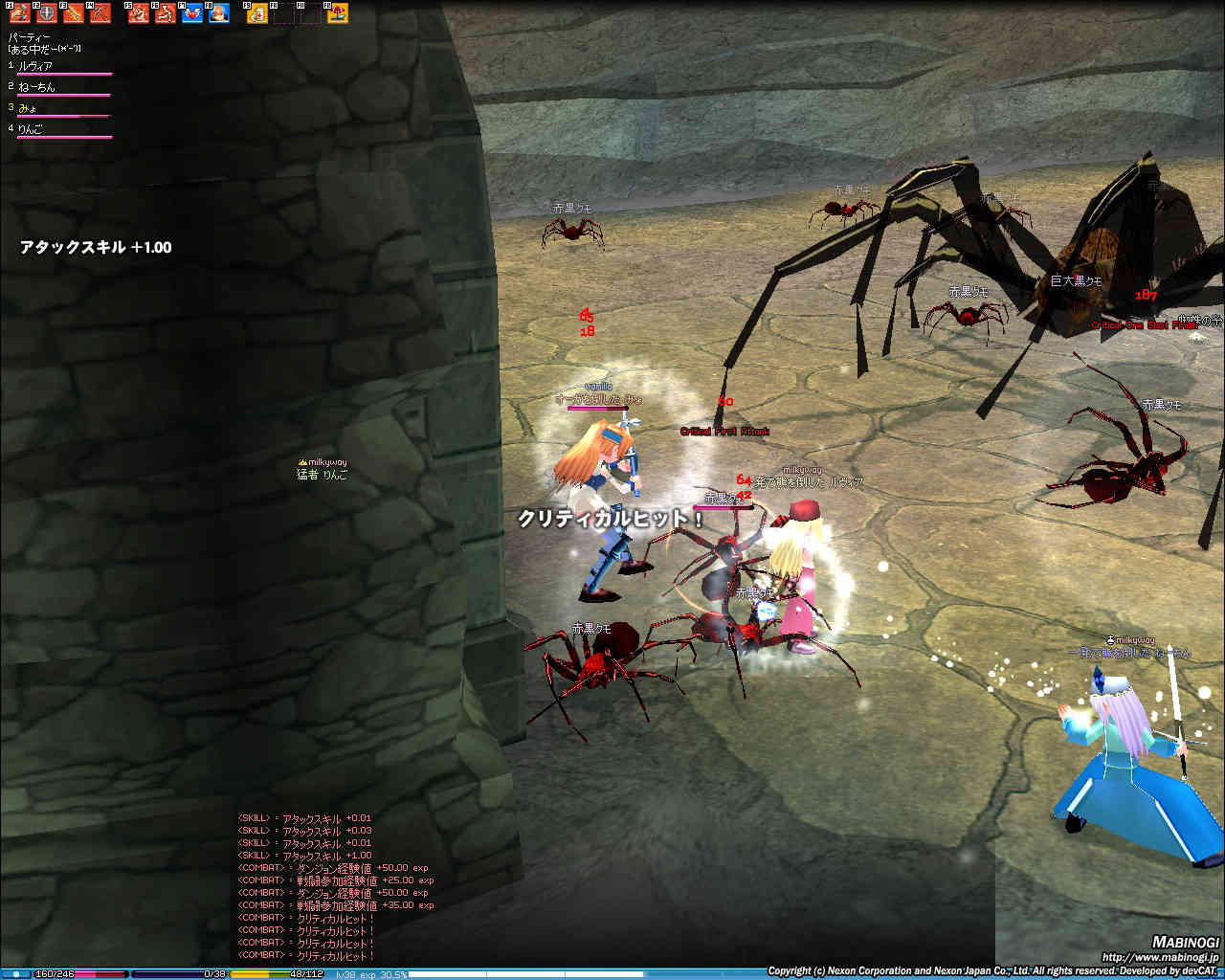This screenshot has height=980, width=1225.
Task: Select party member ルヴィア
Action: pyautogui.click(x=35, y=66)
